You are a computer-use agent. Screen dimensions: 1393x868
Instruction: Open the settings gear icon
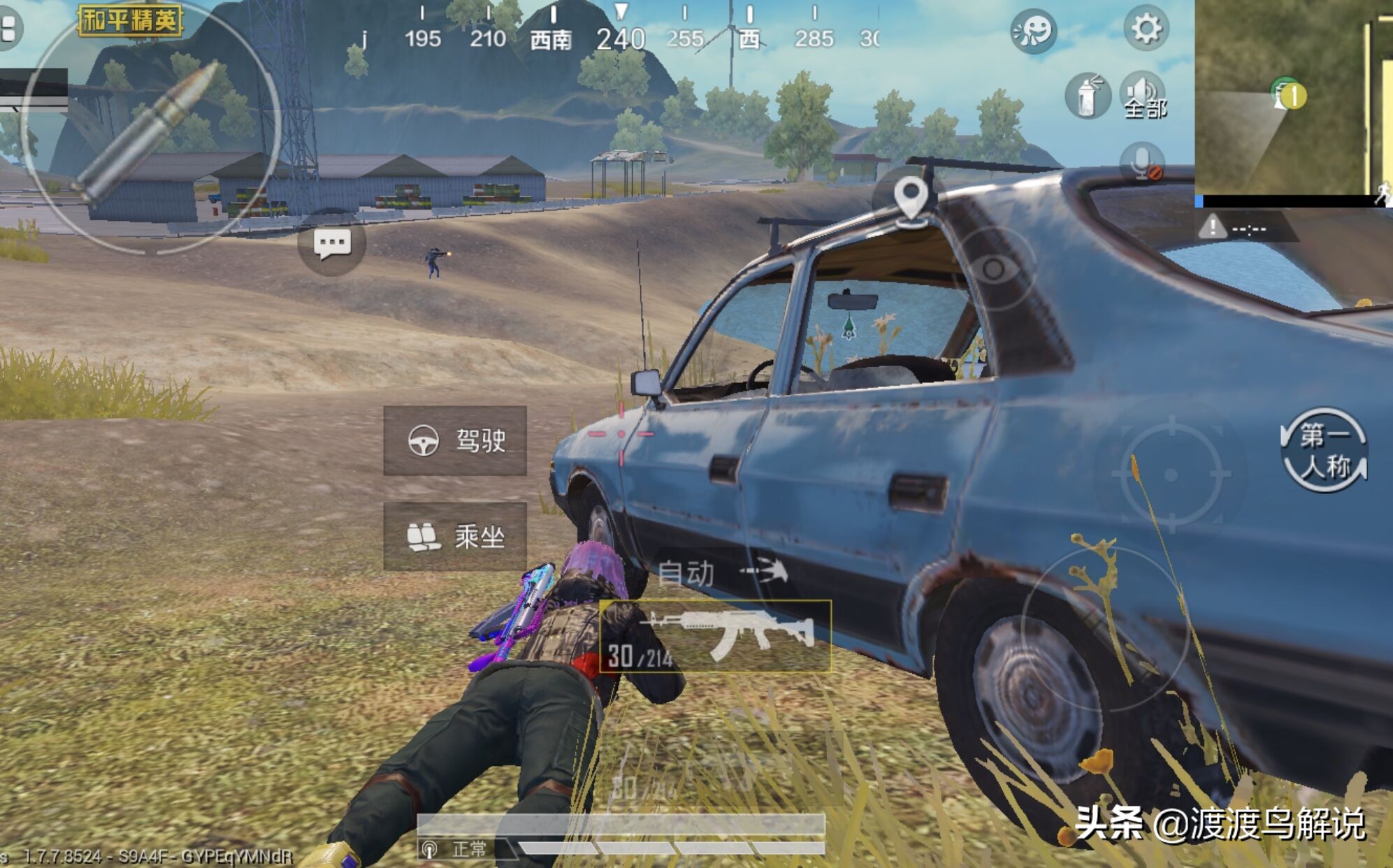1146,29
